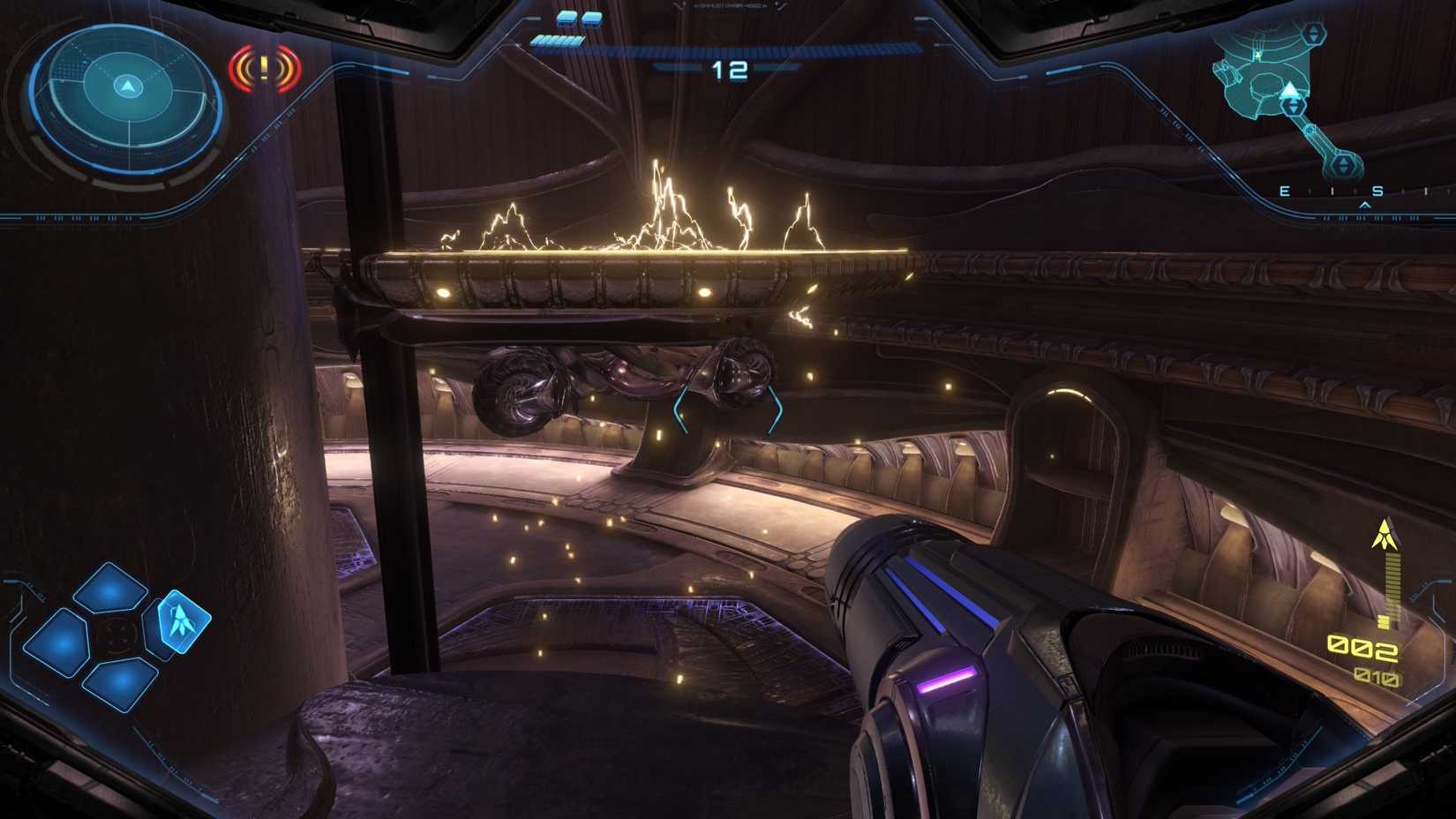This screenshot has width=1456, height=819.
Task: Toggle the left energy tank unit
Action: (x=566, y=19)
